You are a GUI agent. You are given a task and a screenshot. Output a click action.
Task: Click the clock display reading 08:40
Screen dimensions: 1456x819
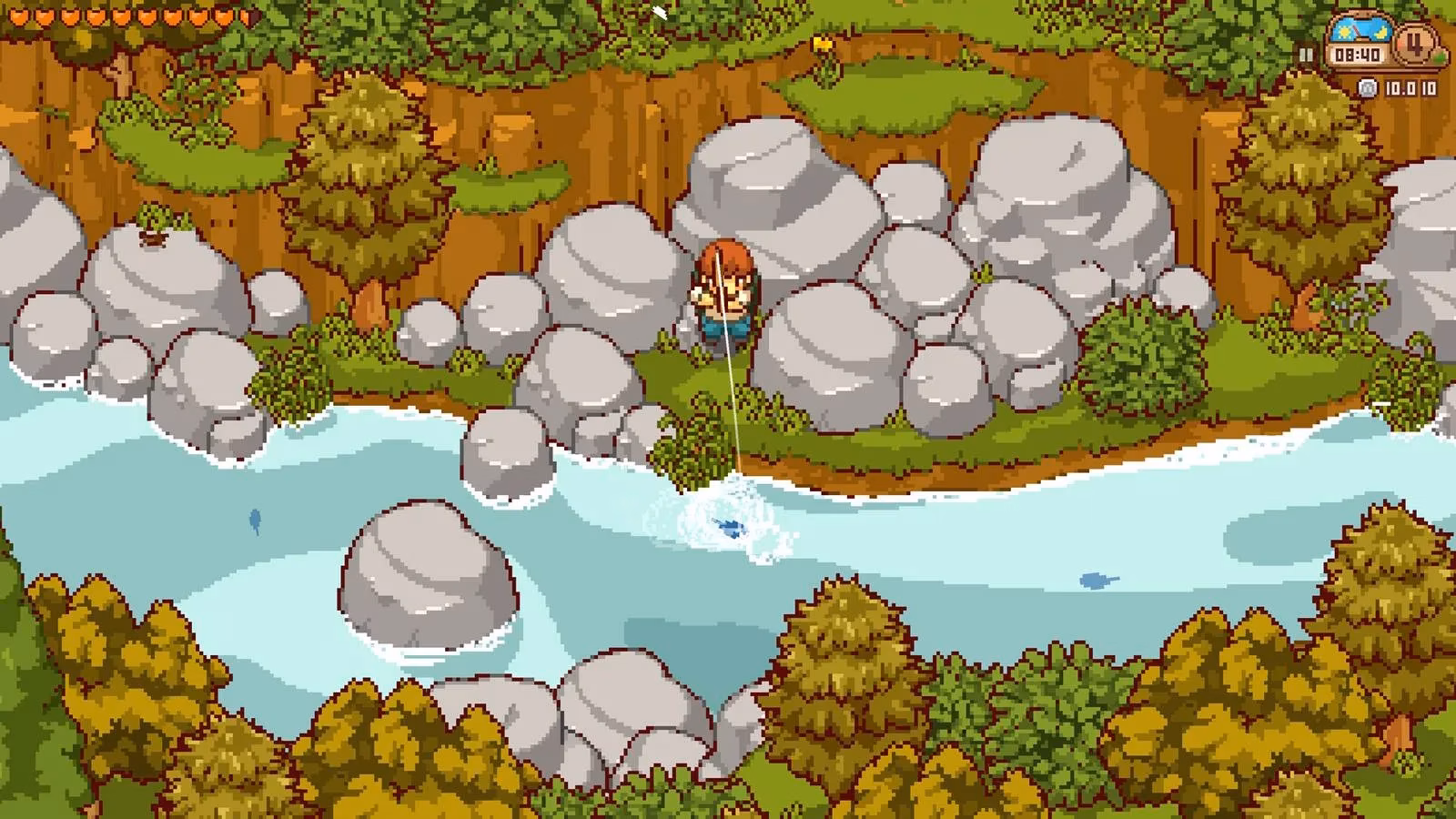[x=1357, y=55]
